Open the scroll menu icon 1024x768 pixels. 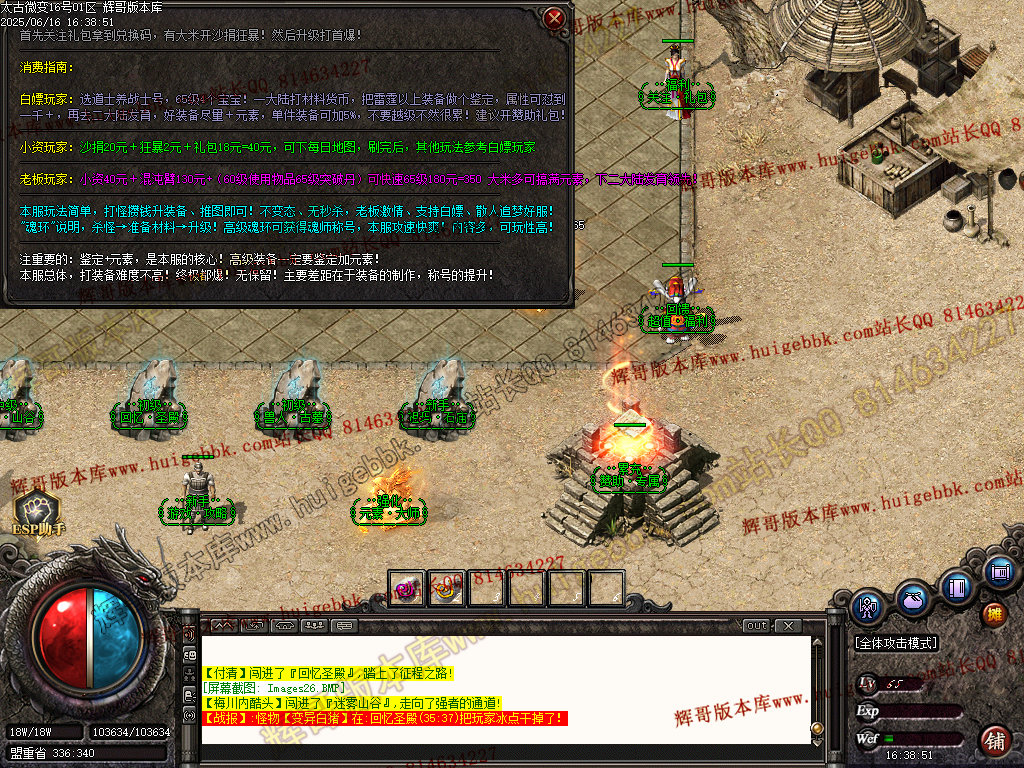pyautogui.click(x=999, y=572)
